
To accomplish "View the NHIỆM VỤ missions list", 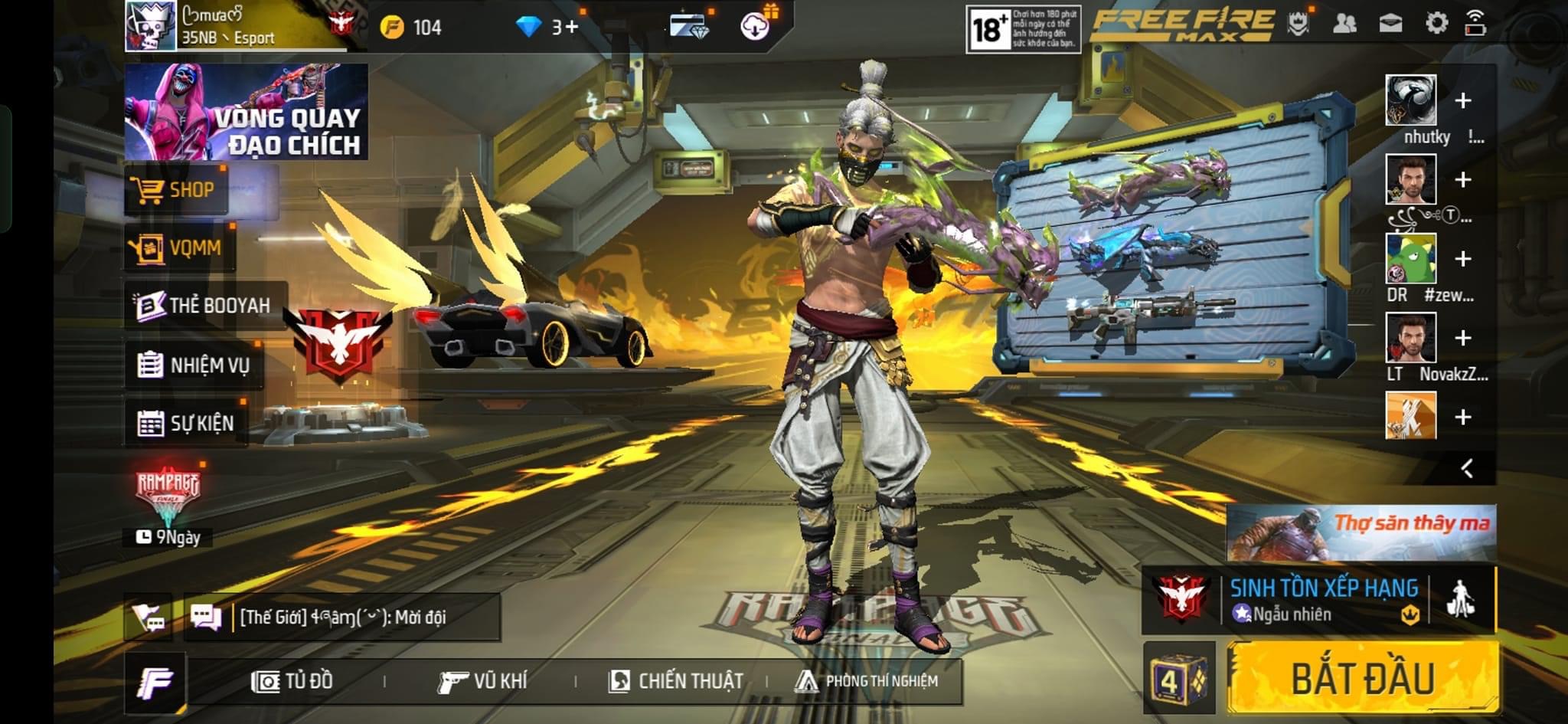I will [x=194, y=365].
